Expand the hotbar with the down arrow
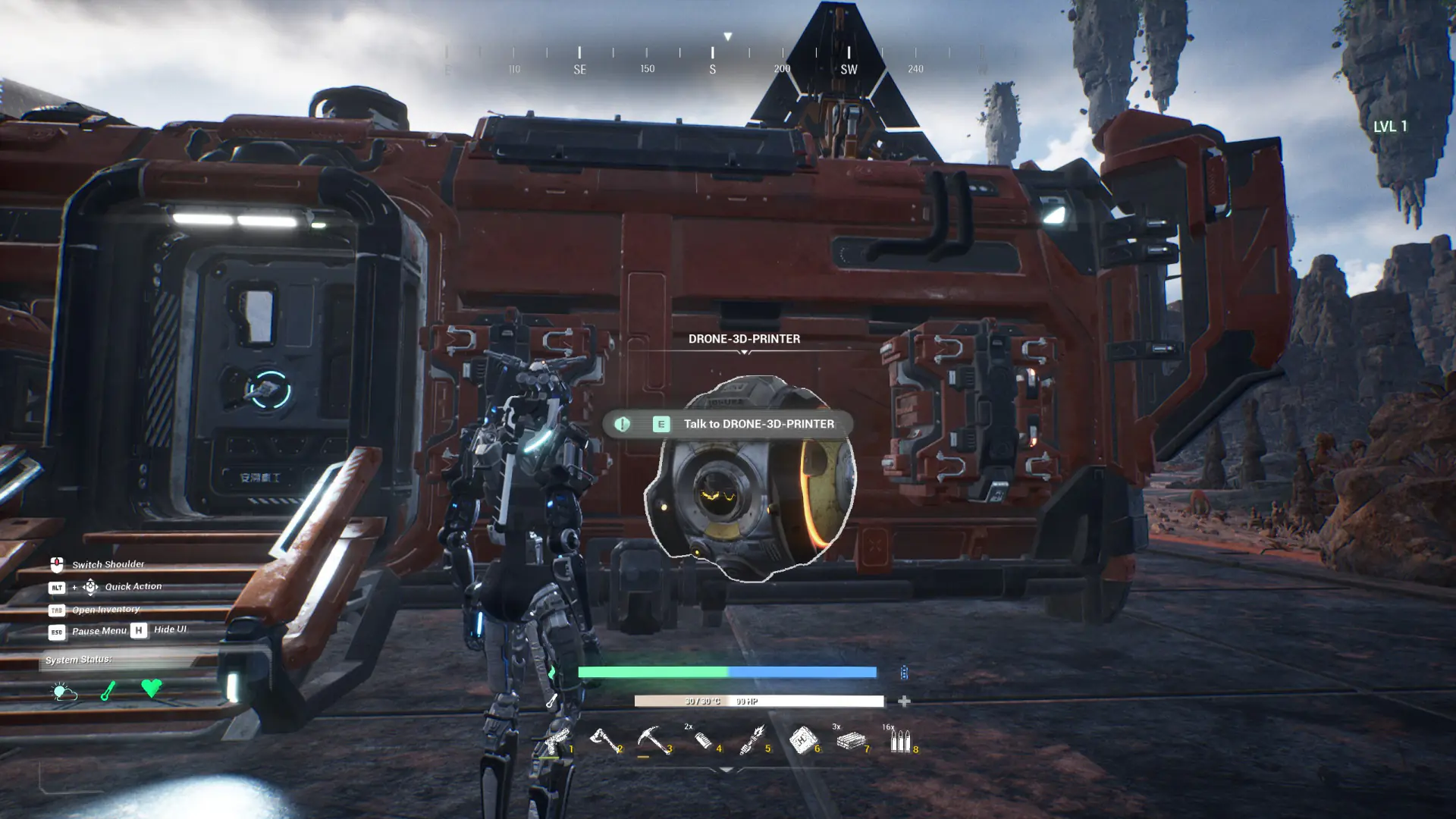 coord(726,770)
